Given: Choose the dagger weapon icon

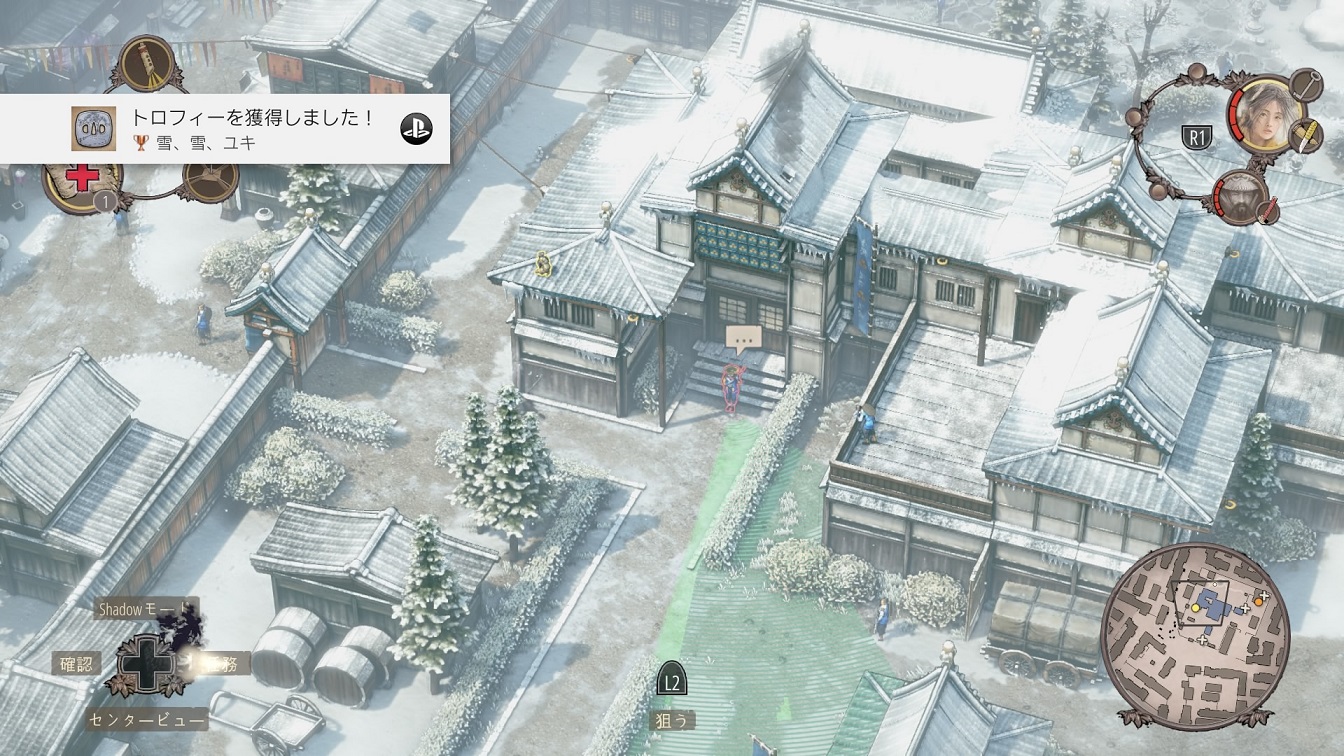Looking at the screenshot, I should (1303, 135).
